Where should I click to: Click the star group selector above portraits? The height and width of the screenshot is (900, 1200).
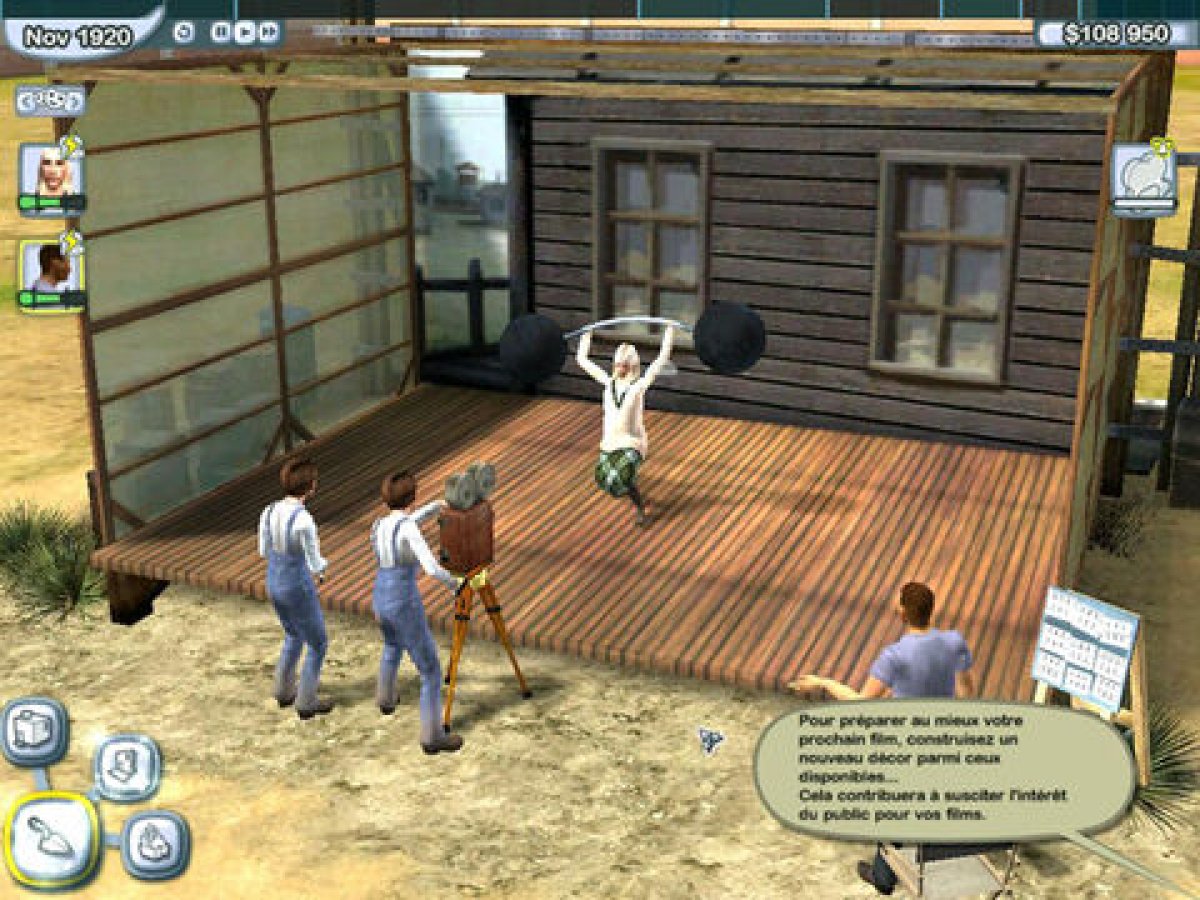click(x=49, y=100)
